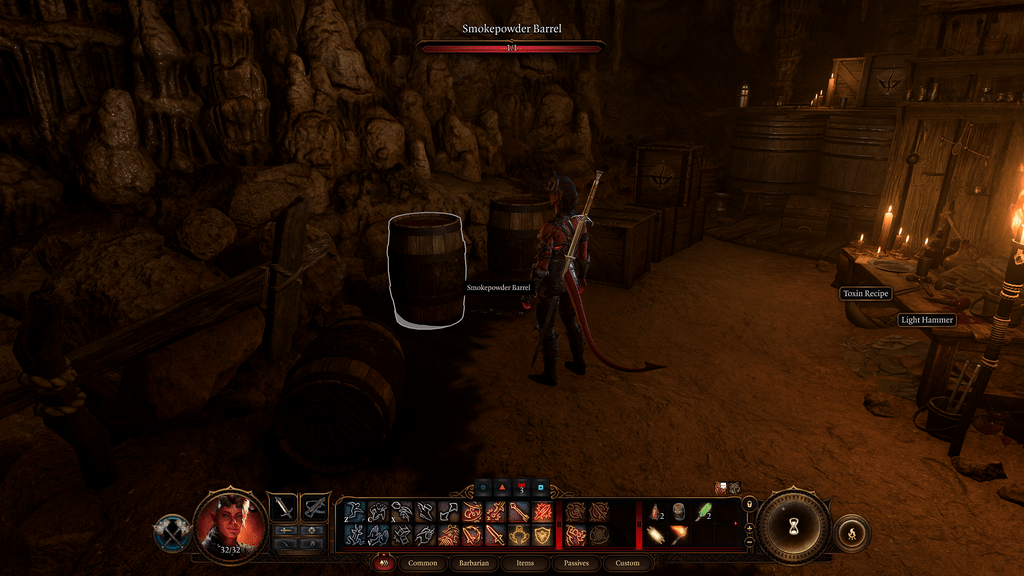The height and width of the screenshot is (576, 1024).
Task: Switch to the Common hotbar tab
Action: [x=423, y=563]
